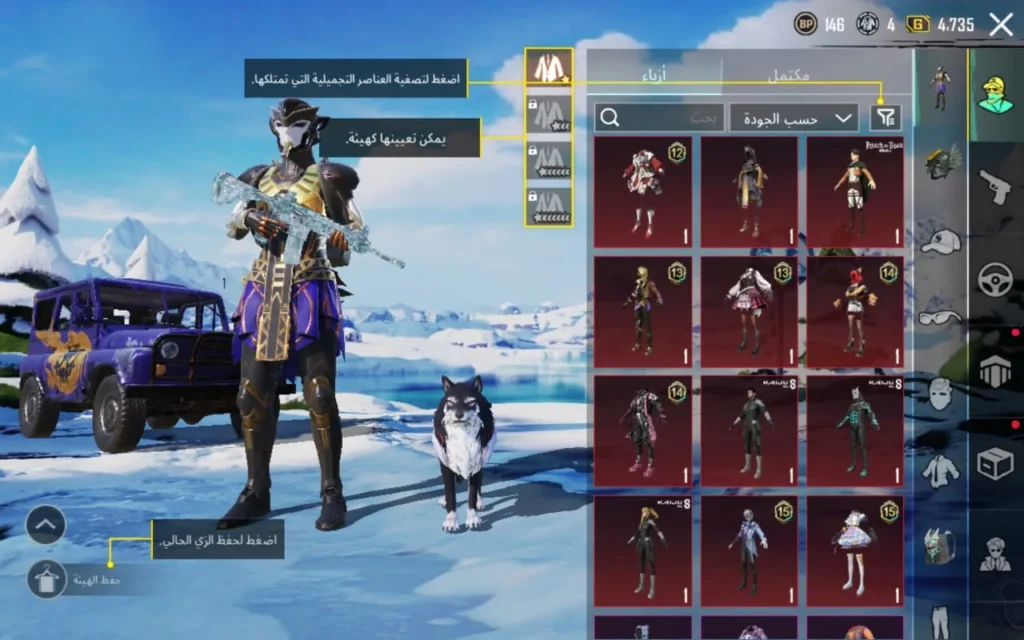The width and height of the screenshot is (1024, 640).
Task: Click the round up-arrow button
Action: click(46, 524)
